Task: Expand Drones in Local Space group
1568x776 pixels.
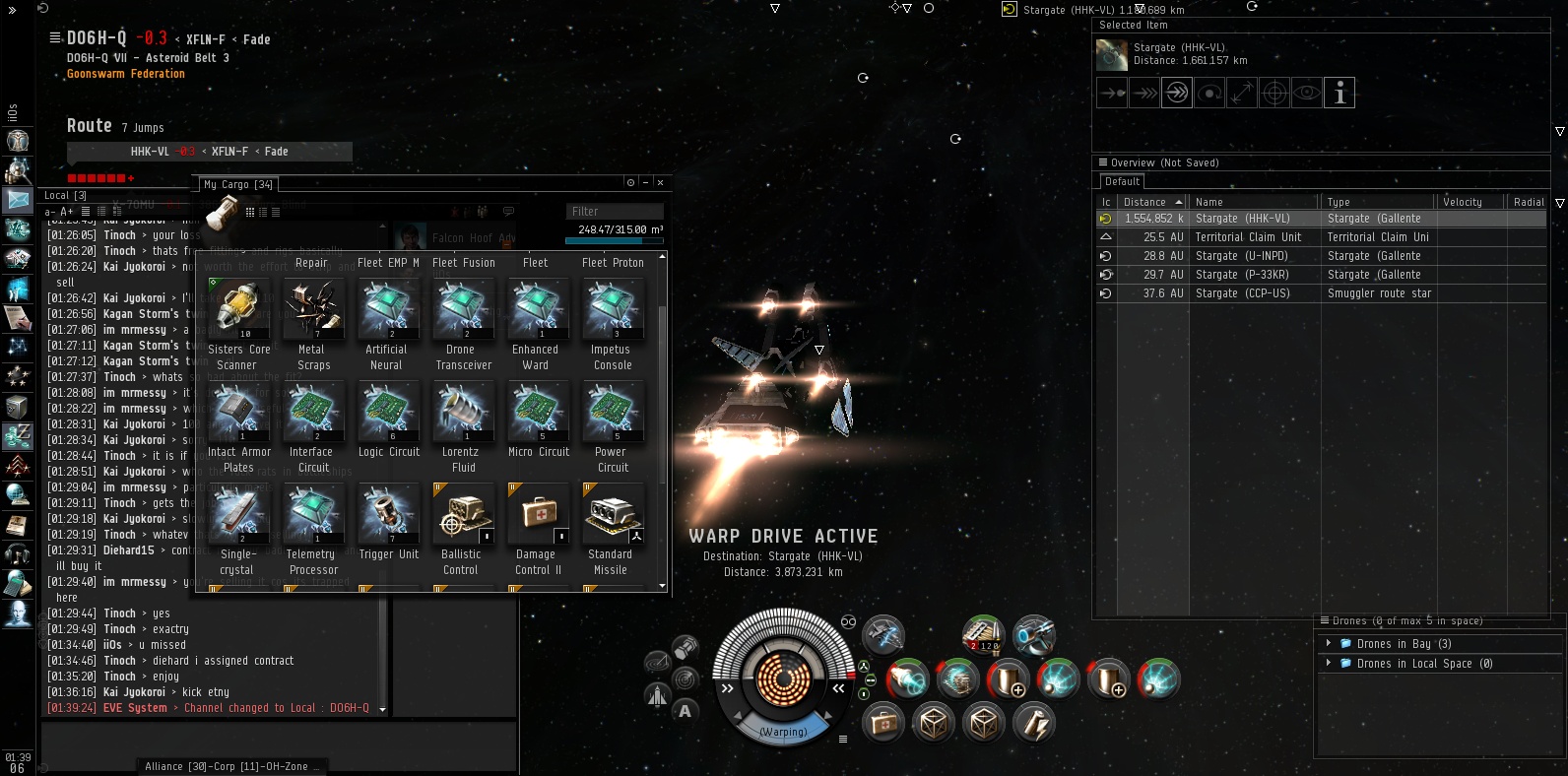Action: pyautogui.click(x=1329, y=664)
